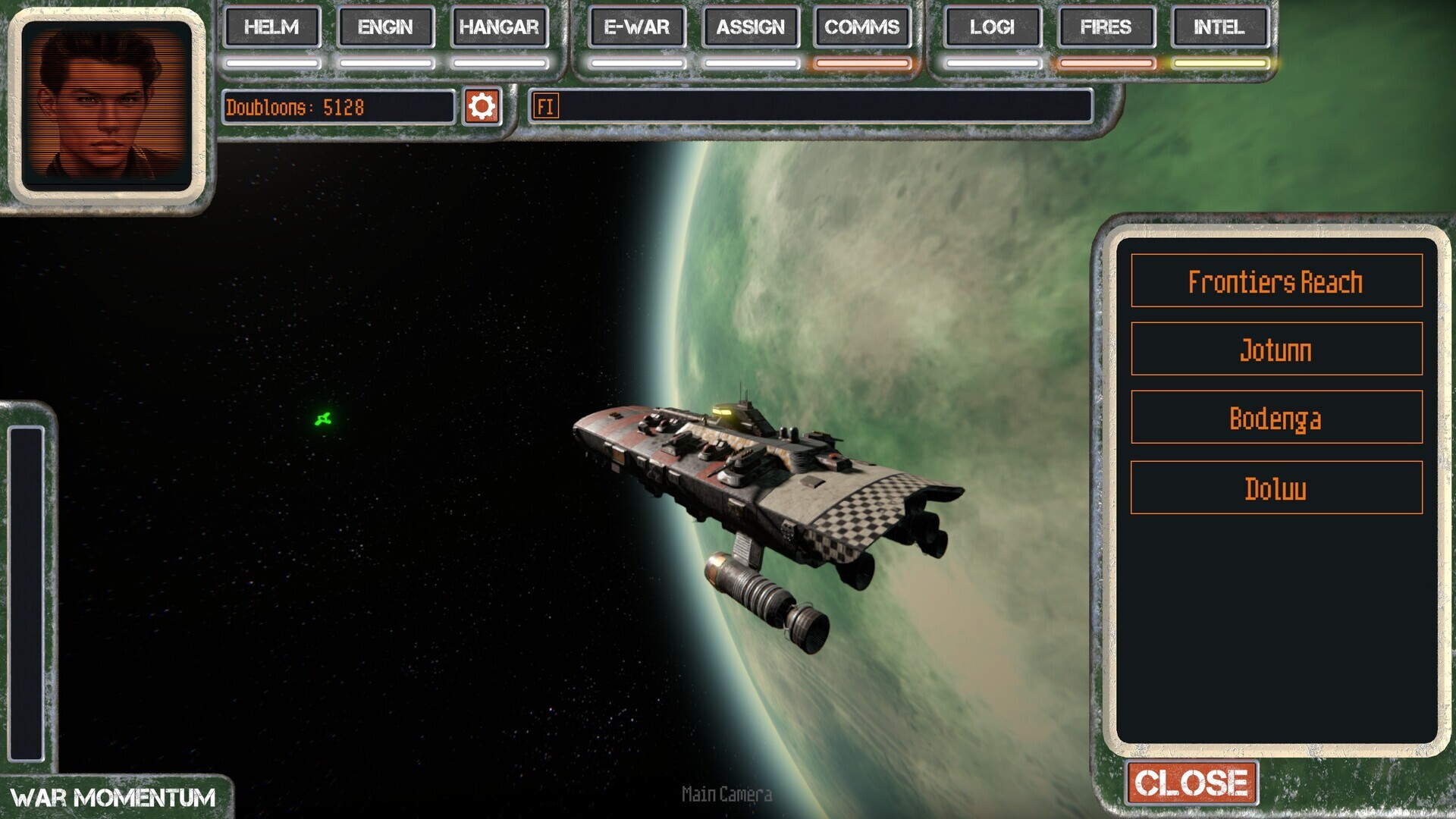Screen dimensions: 1456x819
Task: Select the E-WAR station
Action: point(637,27)
